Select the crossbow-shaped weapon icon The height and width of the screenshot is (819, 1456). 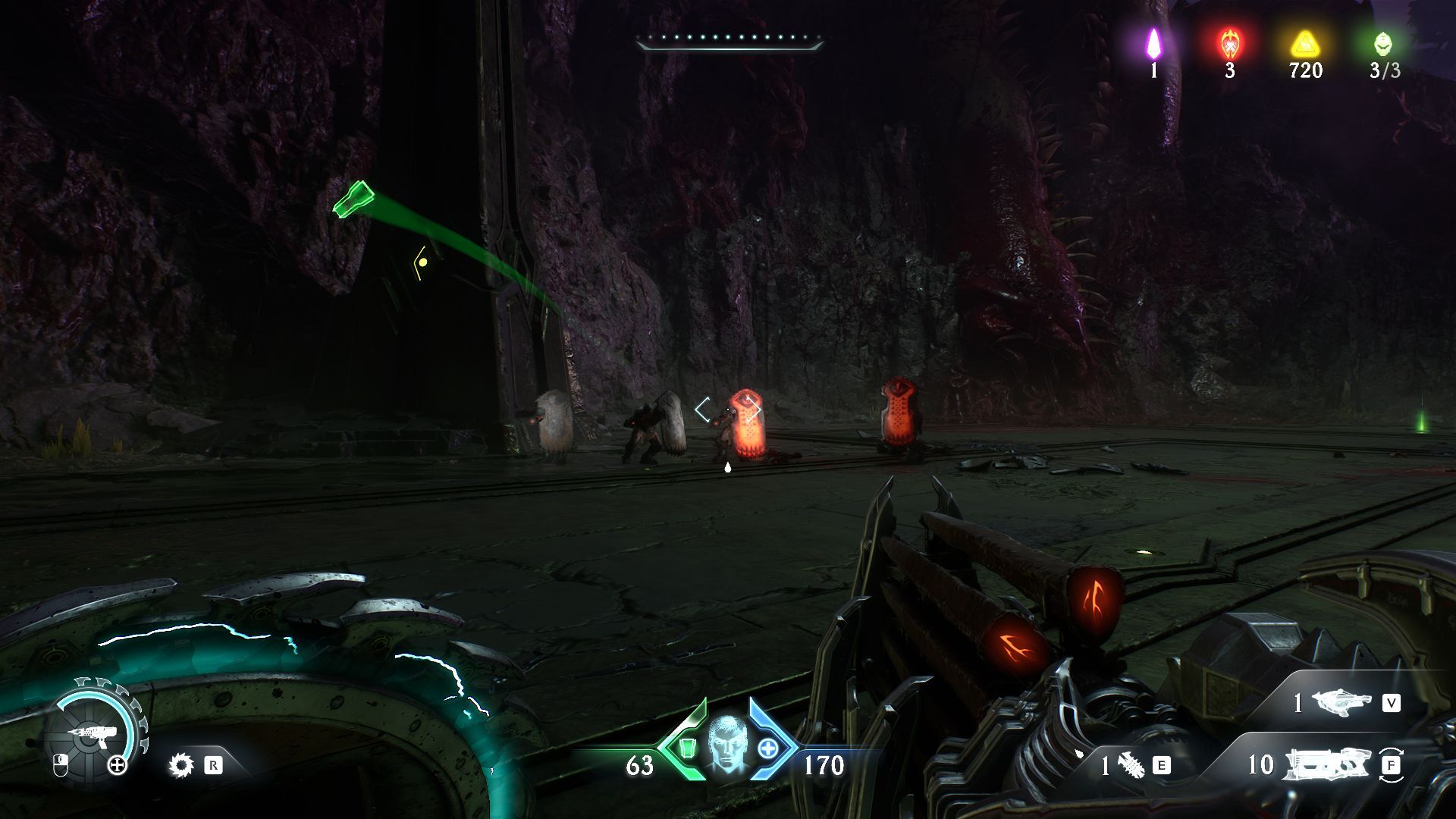click(1341, 703)
